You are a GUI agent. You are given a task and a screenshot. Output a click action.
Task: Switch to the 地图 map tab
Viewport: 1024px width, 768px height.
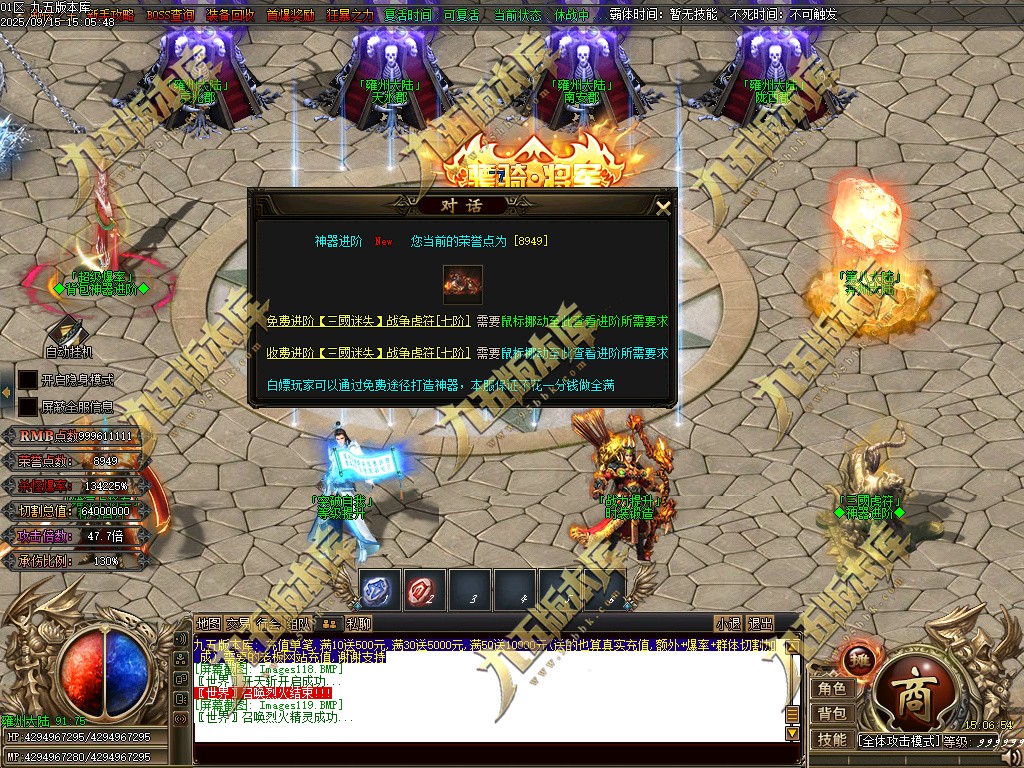[208, 624]
